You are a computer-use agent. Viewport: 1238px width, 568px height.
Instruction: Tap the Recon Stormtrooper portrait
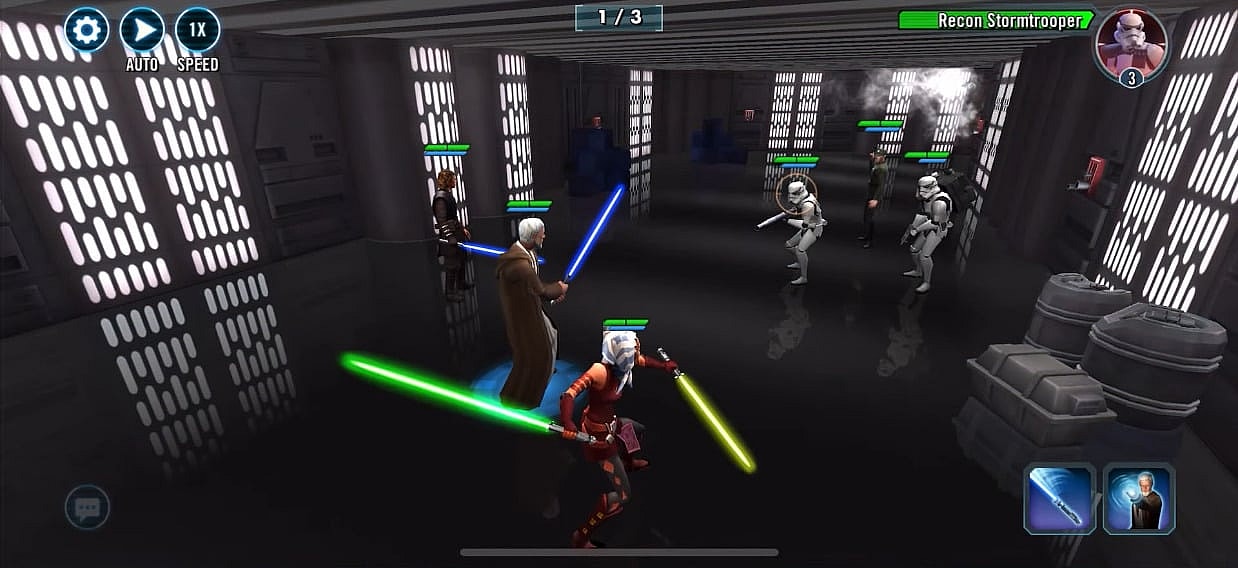click(x=1131, y=44)
